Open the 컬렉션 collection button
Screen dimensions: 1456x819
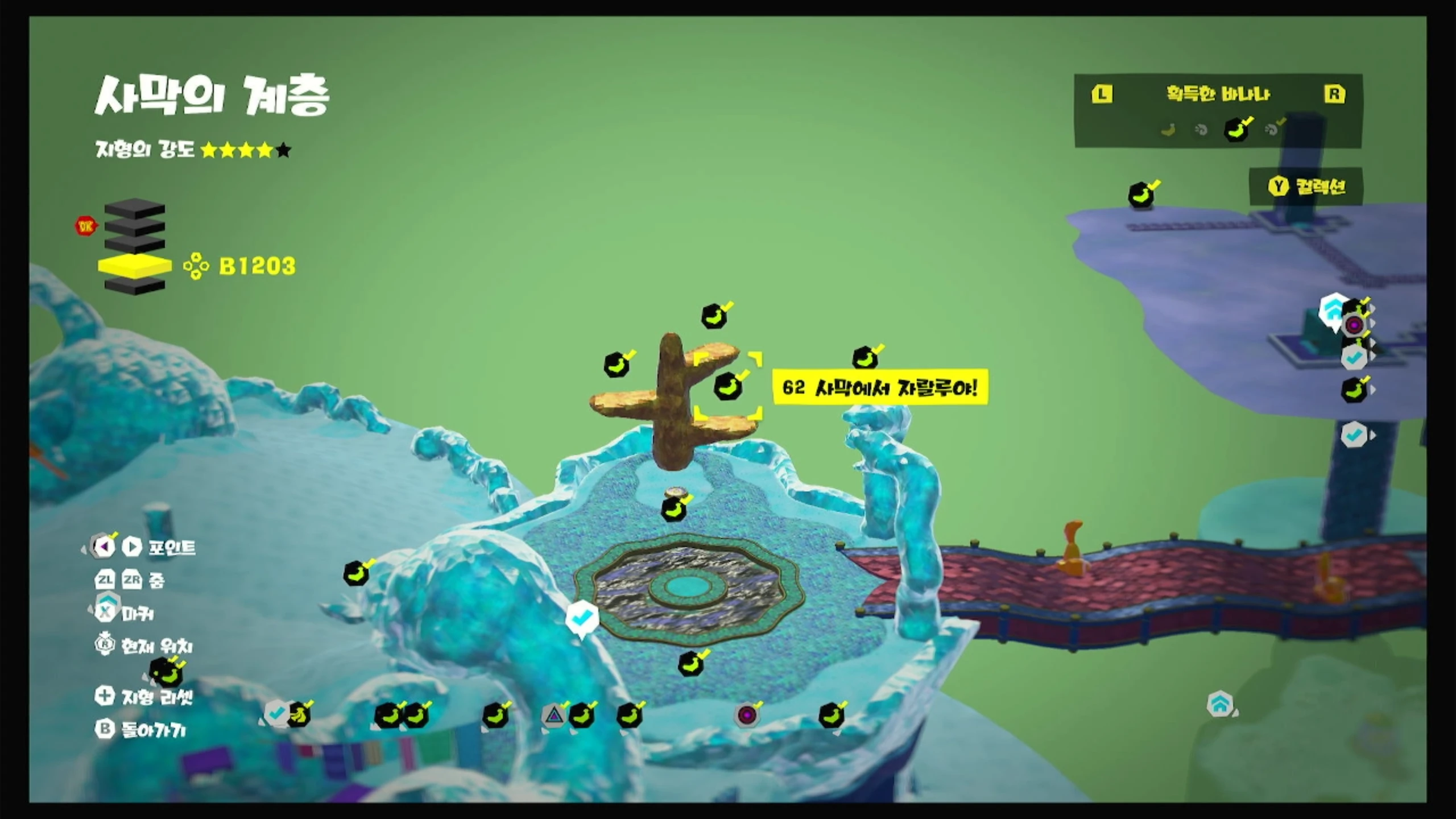click(1306, 187)
